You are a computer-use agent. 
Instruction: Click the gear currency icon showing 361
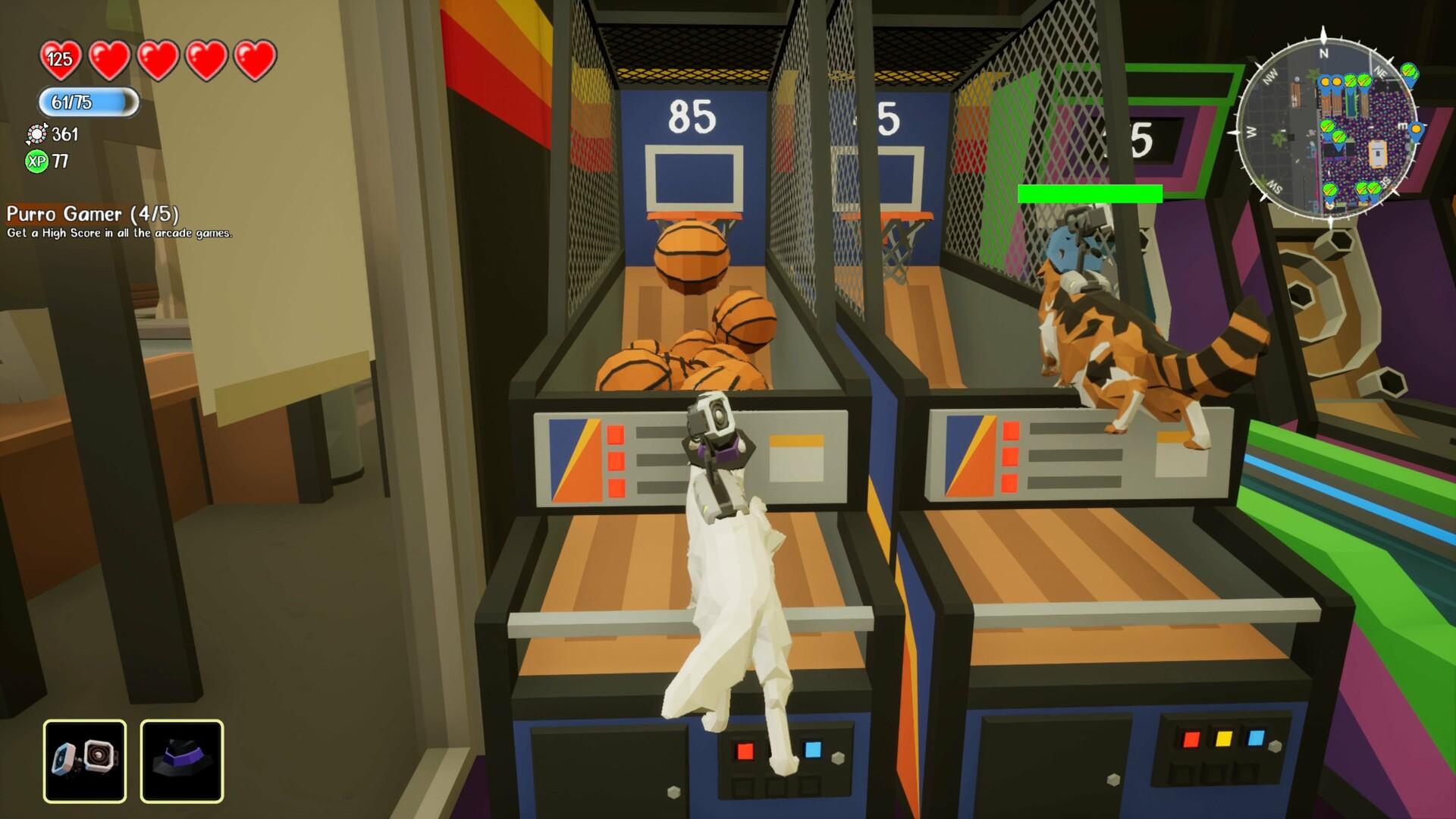tap(37, 136)
